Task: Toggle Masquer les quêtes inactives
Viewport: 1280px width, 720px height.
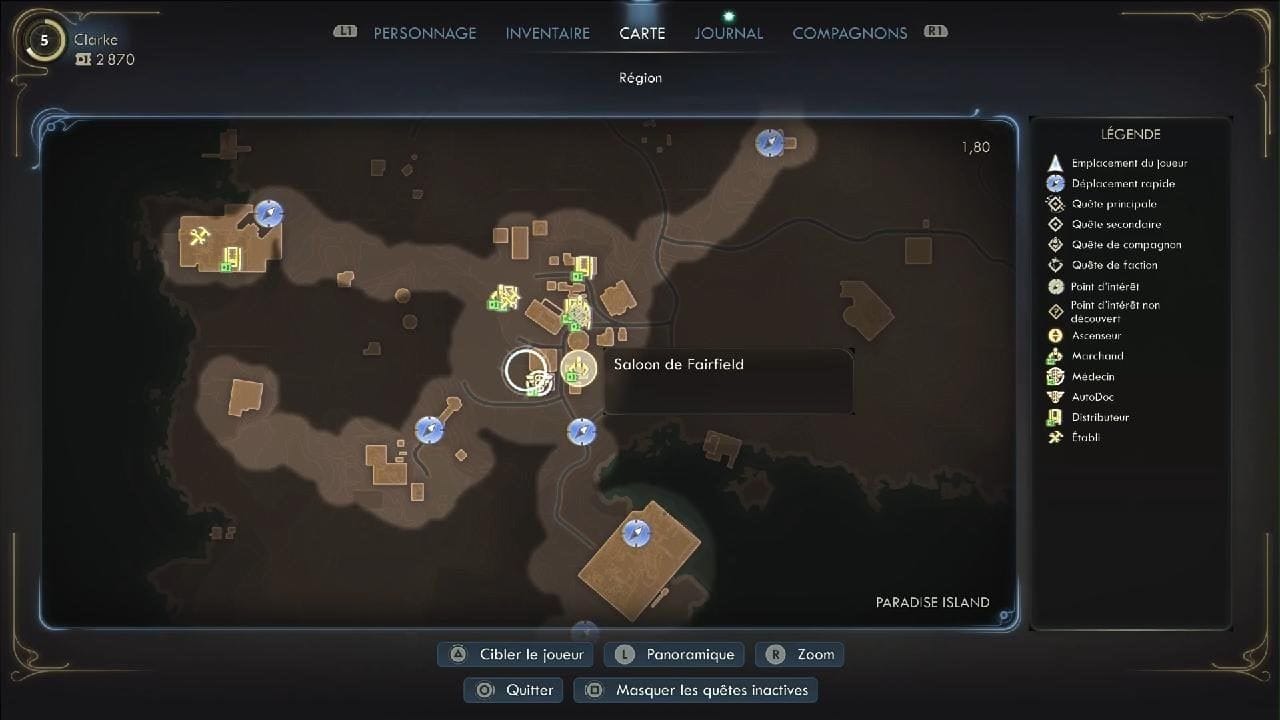Action: 695,690
